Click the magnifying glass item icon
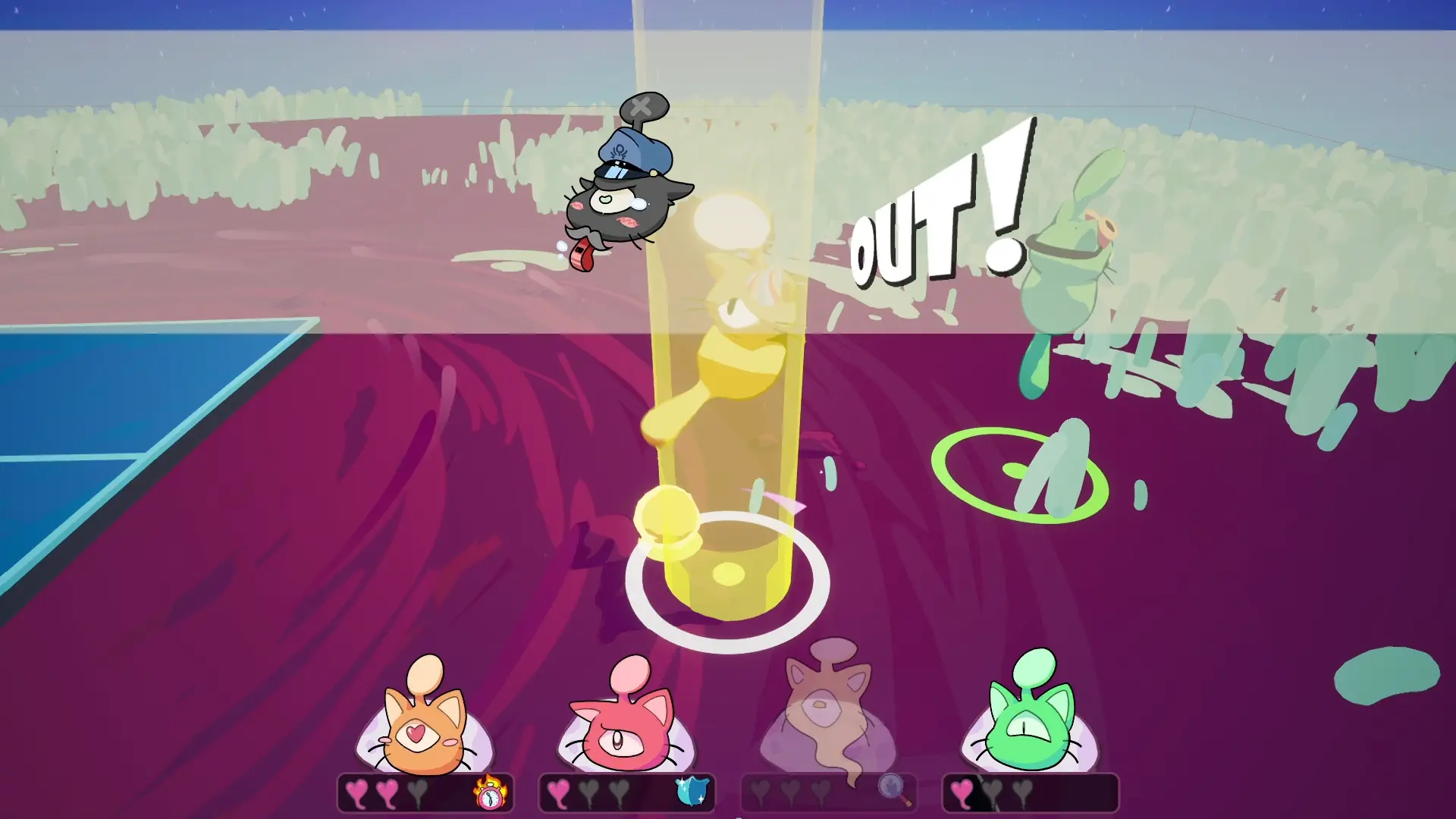Image resolution: width=1456 pixels, height=819 pixels. [x=894, y=789]
